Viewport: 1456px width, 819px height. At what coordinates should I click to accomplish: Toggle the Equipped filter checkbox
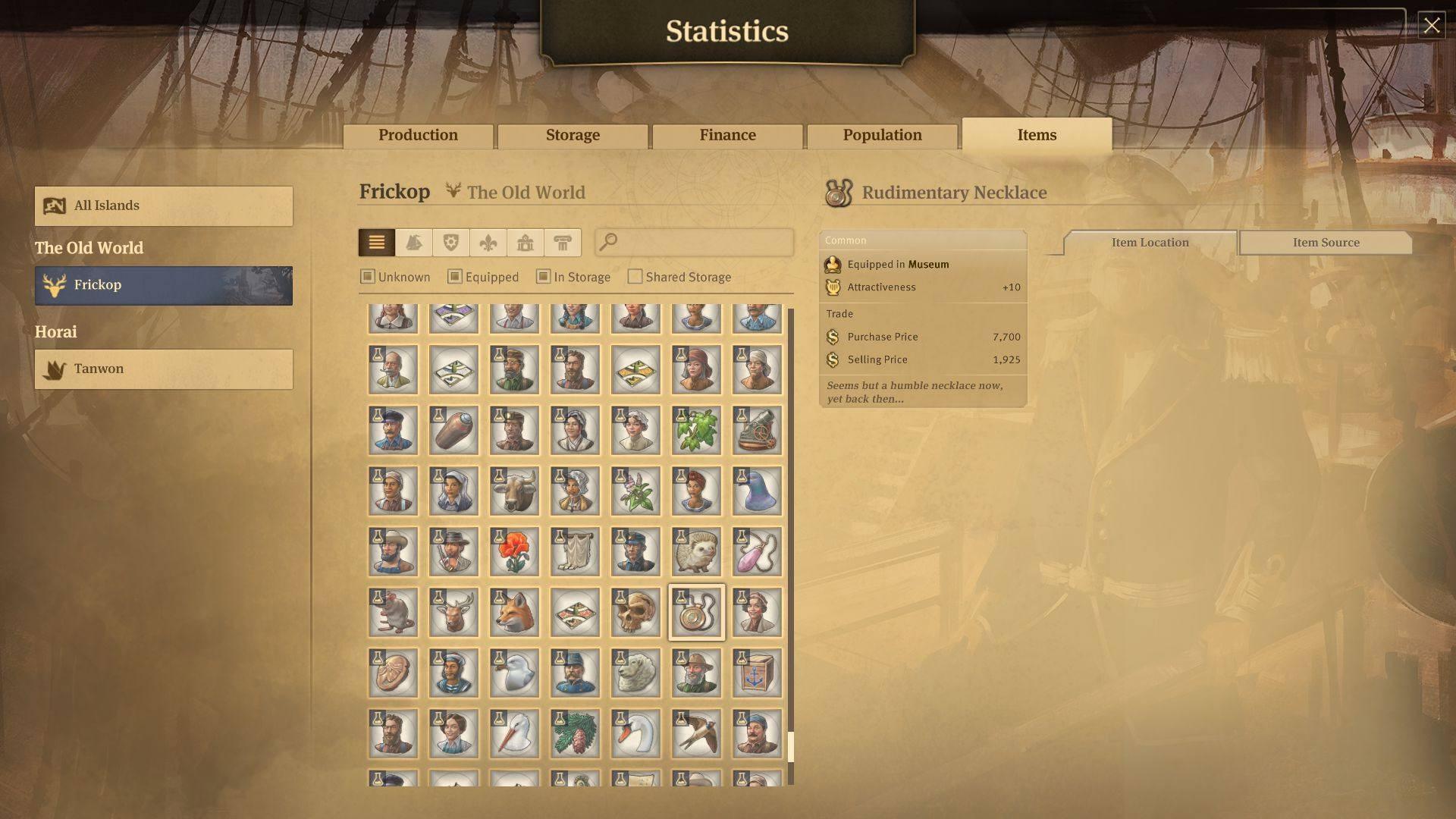click(x=455, y=277)
